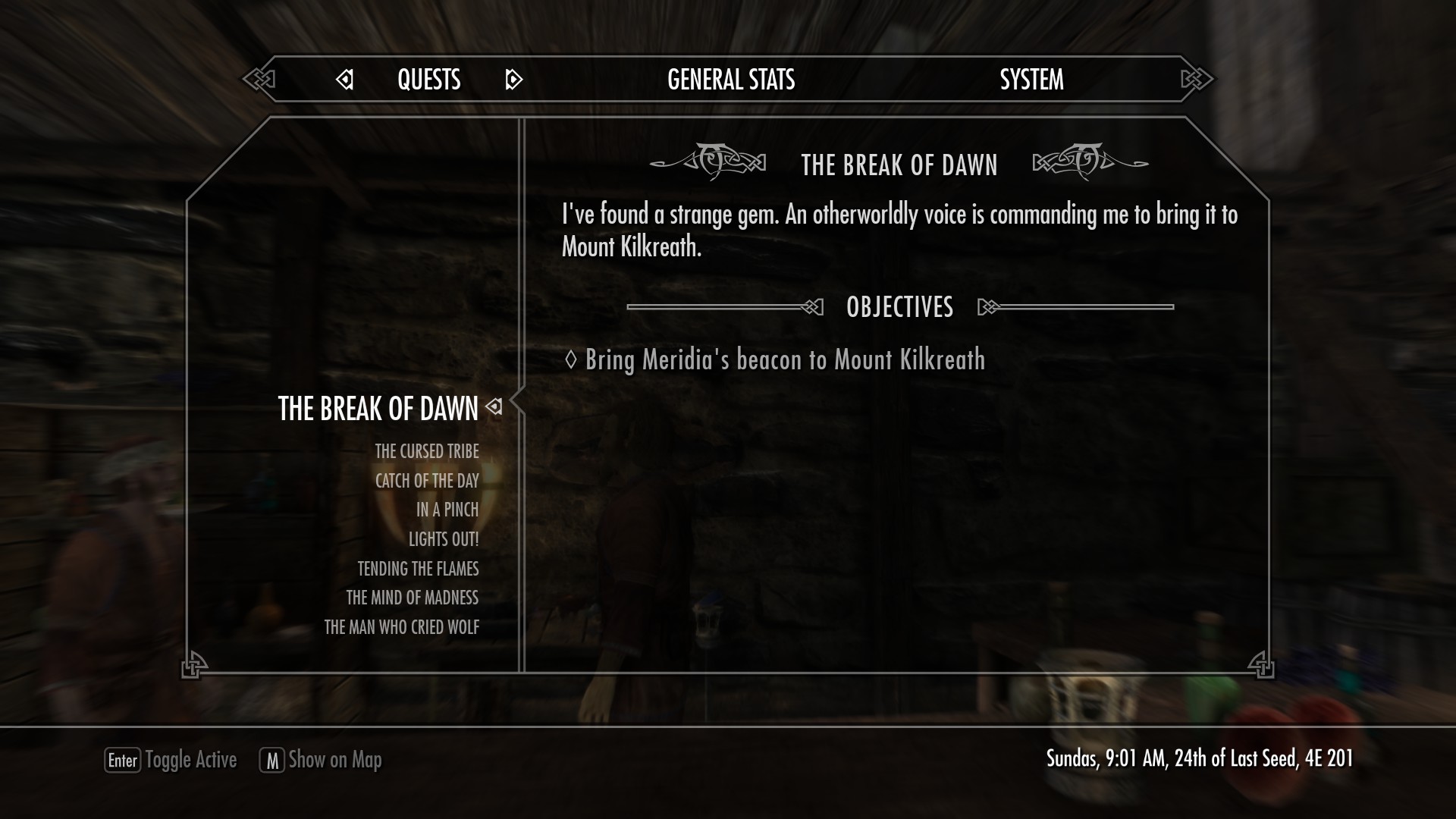Click the left arrow beside Quests
Screen dimensions: 1456x819
(345, 80)
